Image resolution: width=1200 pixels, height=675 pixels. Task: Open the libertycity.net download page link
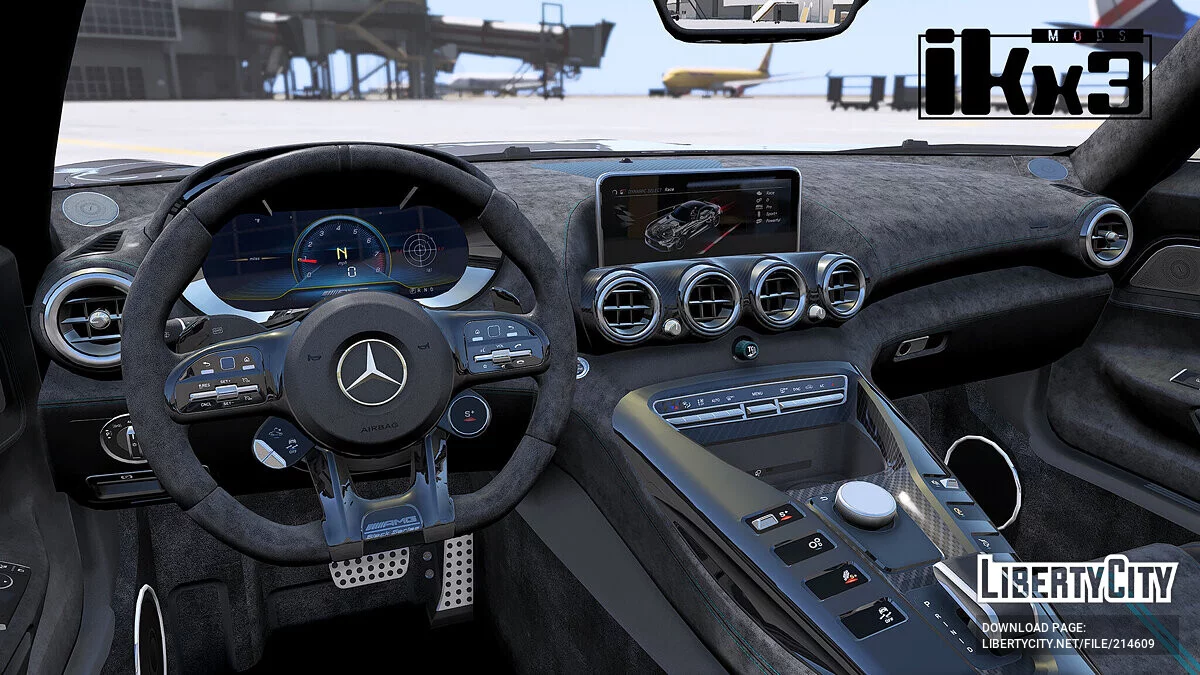tap(1068, 644)
